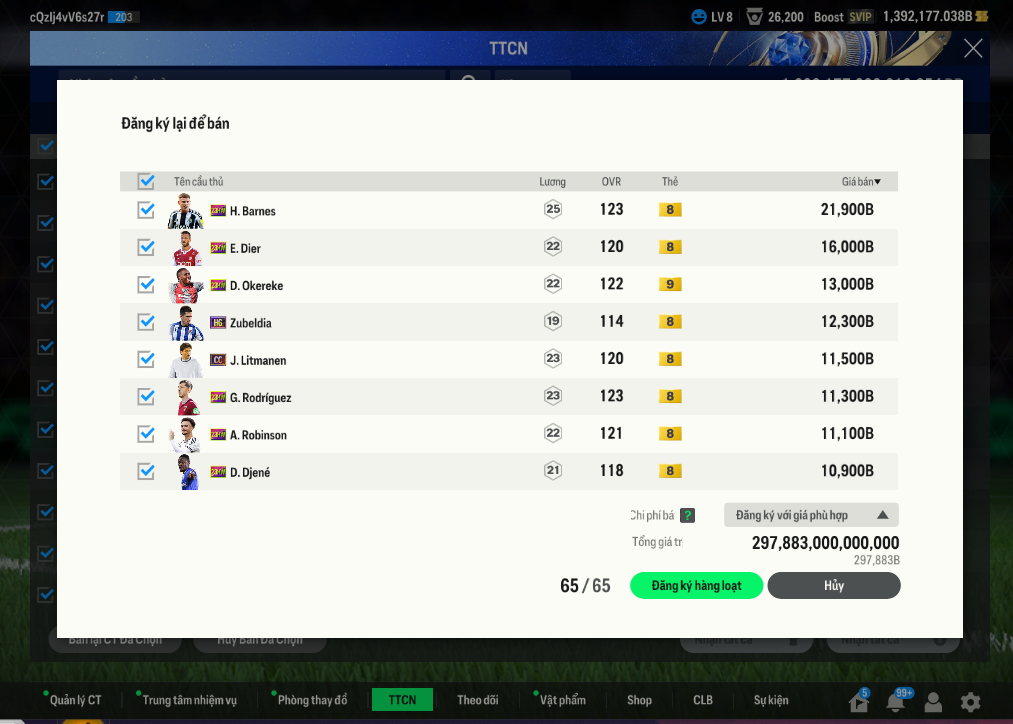Open the settings gear icon
The image size is (1013, 724).
point(970,702)
